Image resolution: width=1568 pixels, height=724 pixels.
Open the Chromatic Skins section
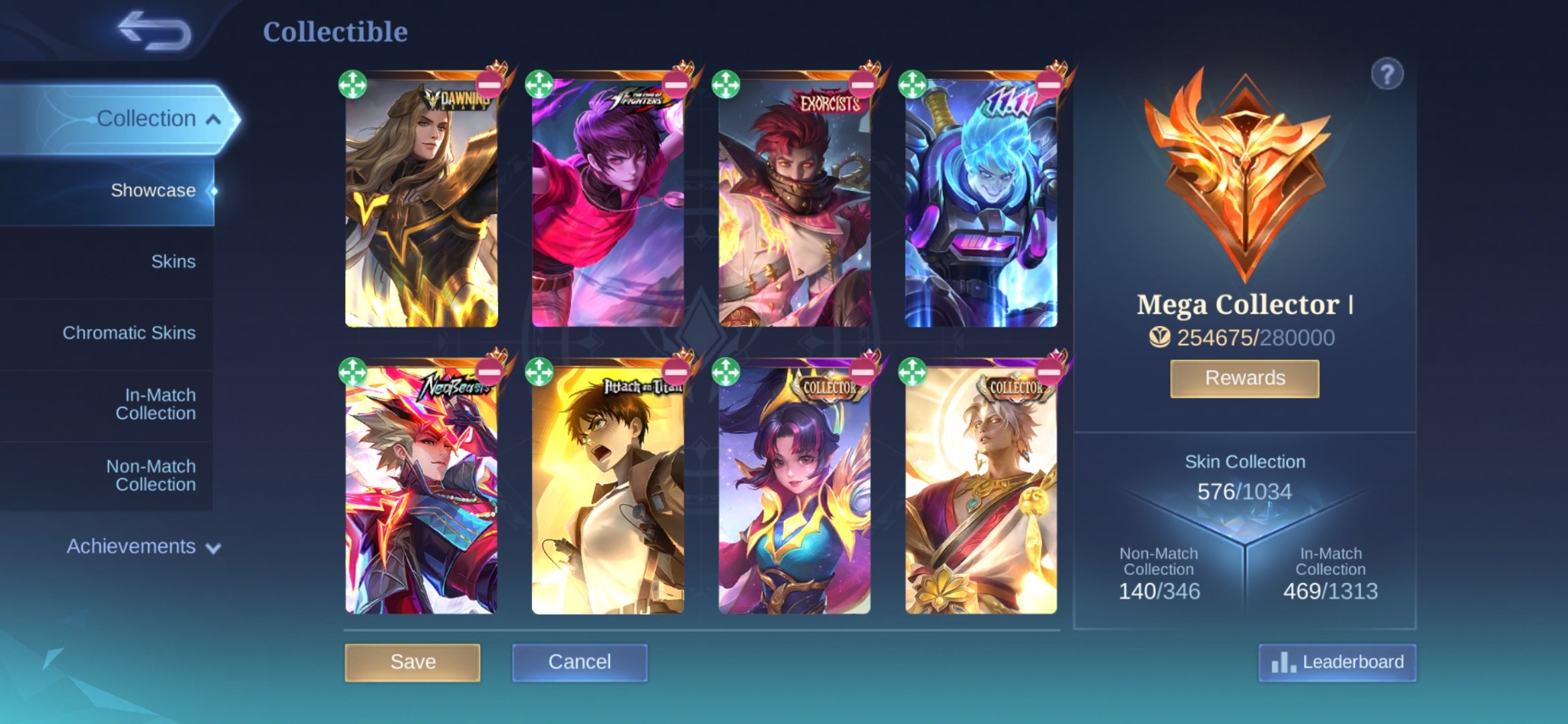pyautogui.click(x=130, y=332)
